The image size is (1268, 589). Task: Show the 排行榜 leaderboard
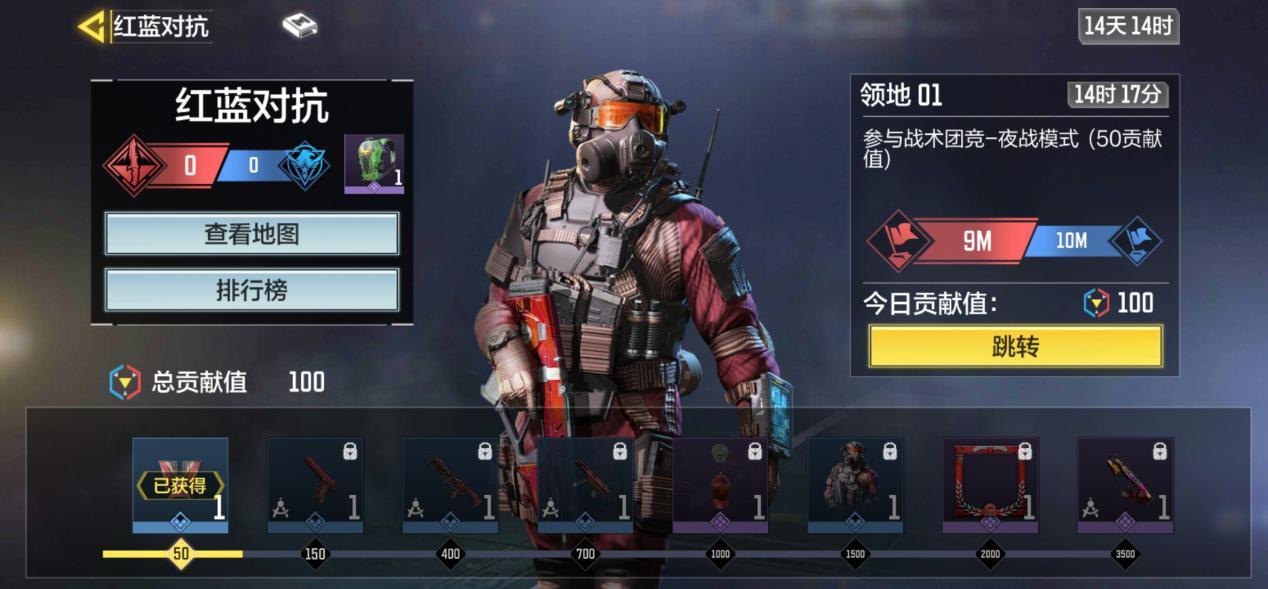click(x=252, y=290)
